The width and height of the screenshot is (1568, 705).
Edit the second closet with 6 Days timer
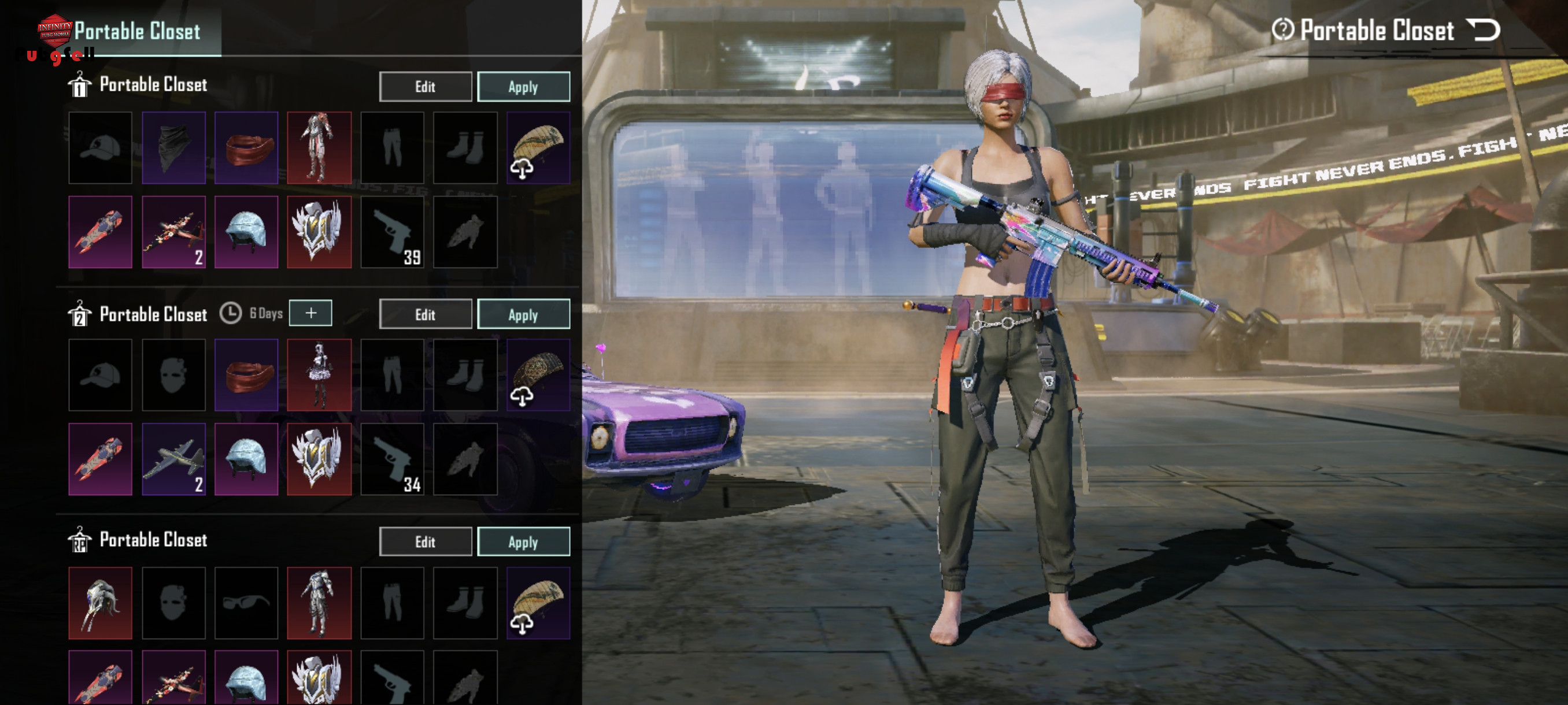tap(425, 314)
